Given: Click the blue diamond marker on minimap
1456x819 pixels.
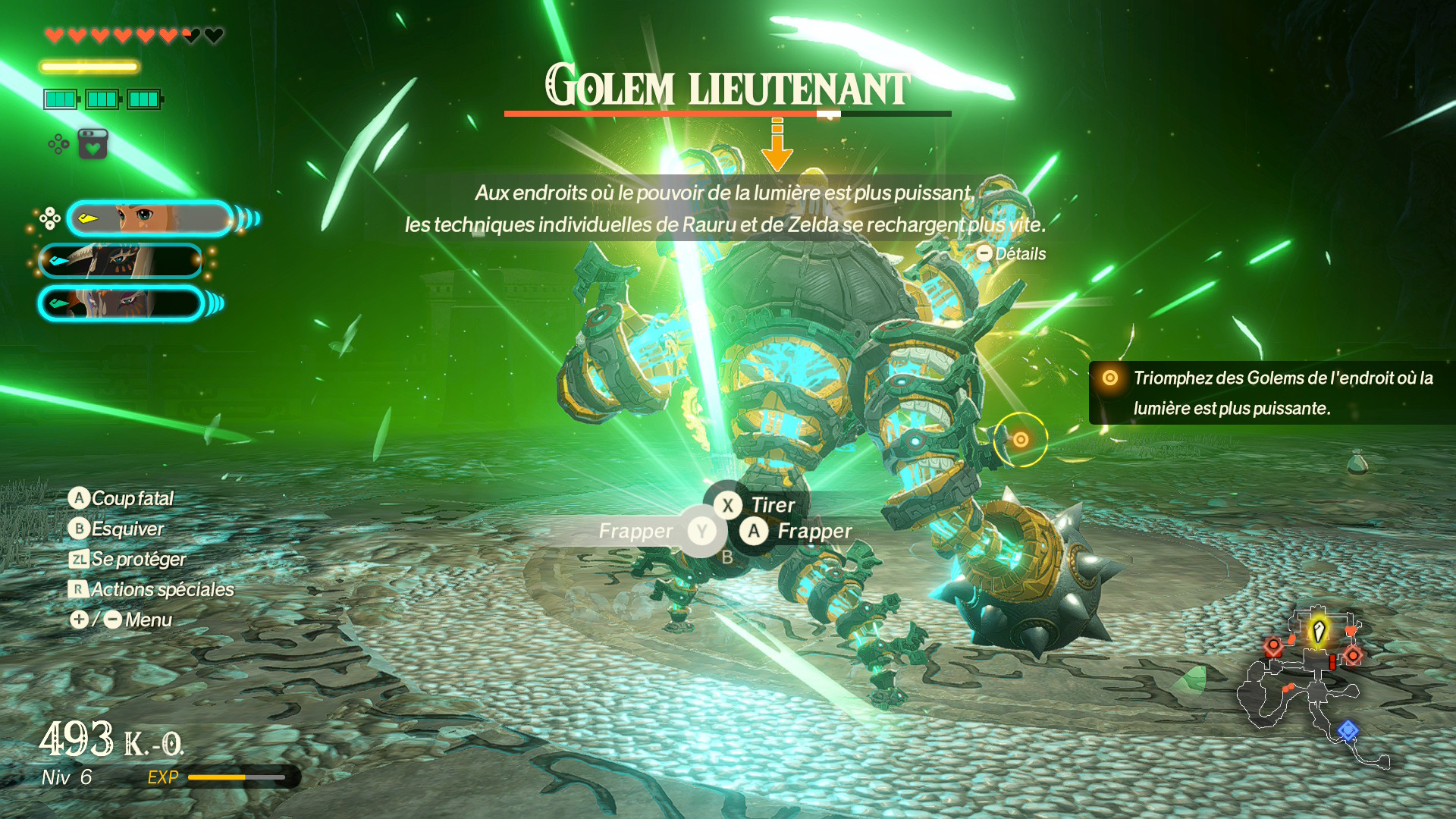Looking at the screenshot, I should click(x=1348, y=730).
